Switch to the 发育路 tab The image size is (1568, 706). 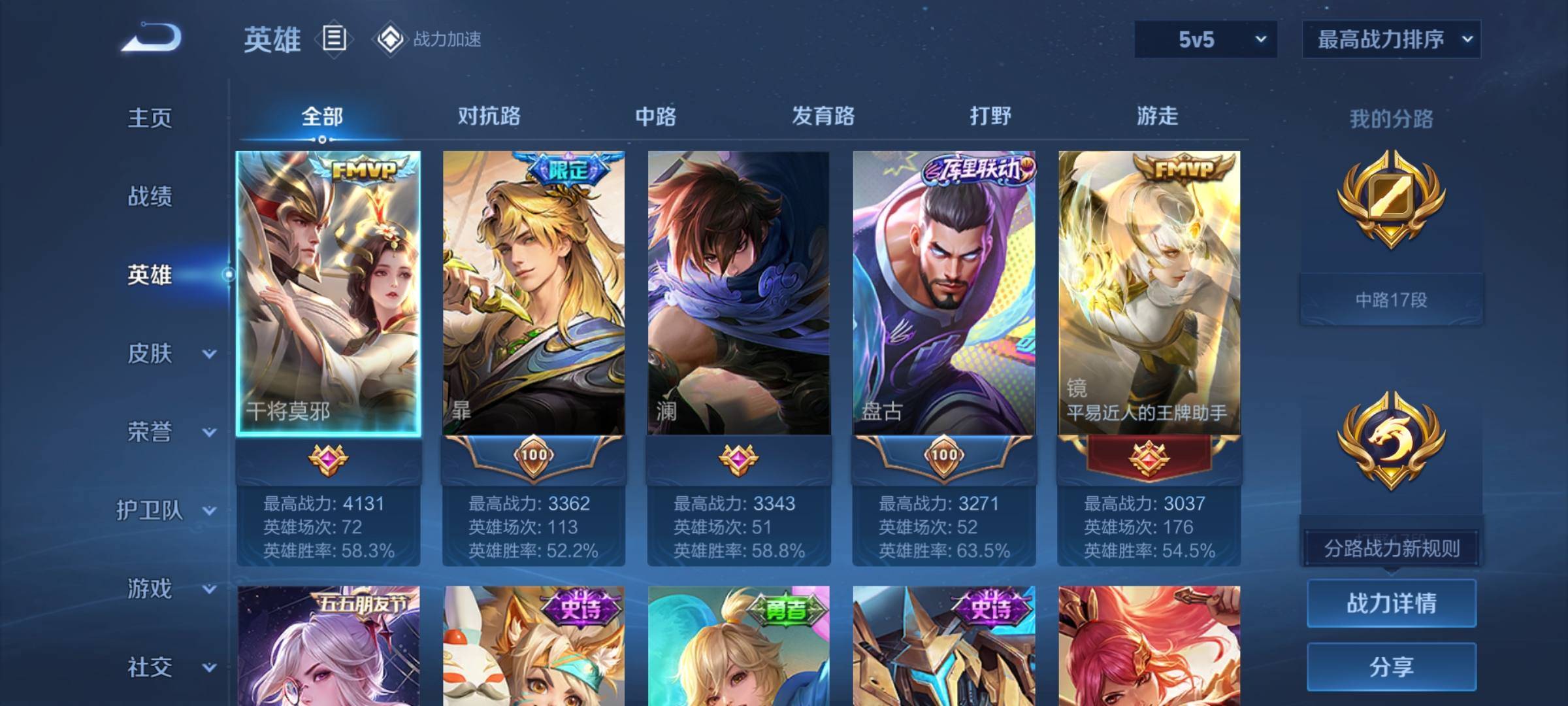tap(823, 116)
